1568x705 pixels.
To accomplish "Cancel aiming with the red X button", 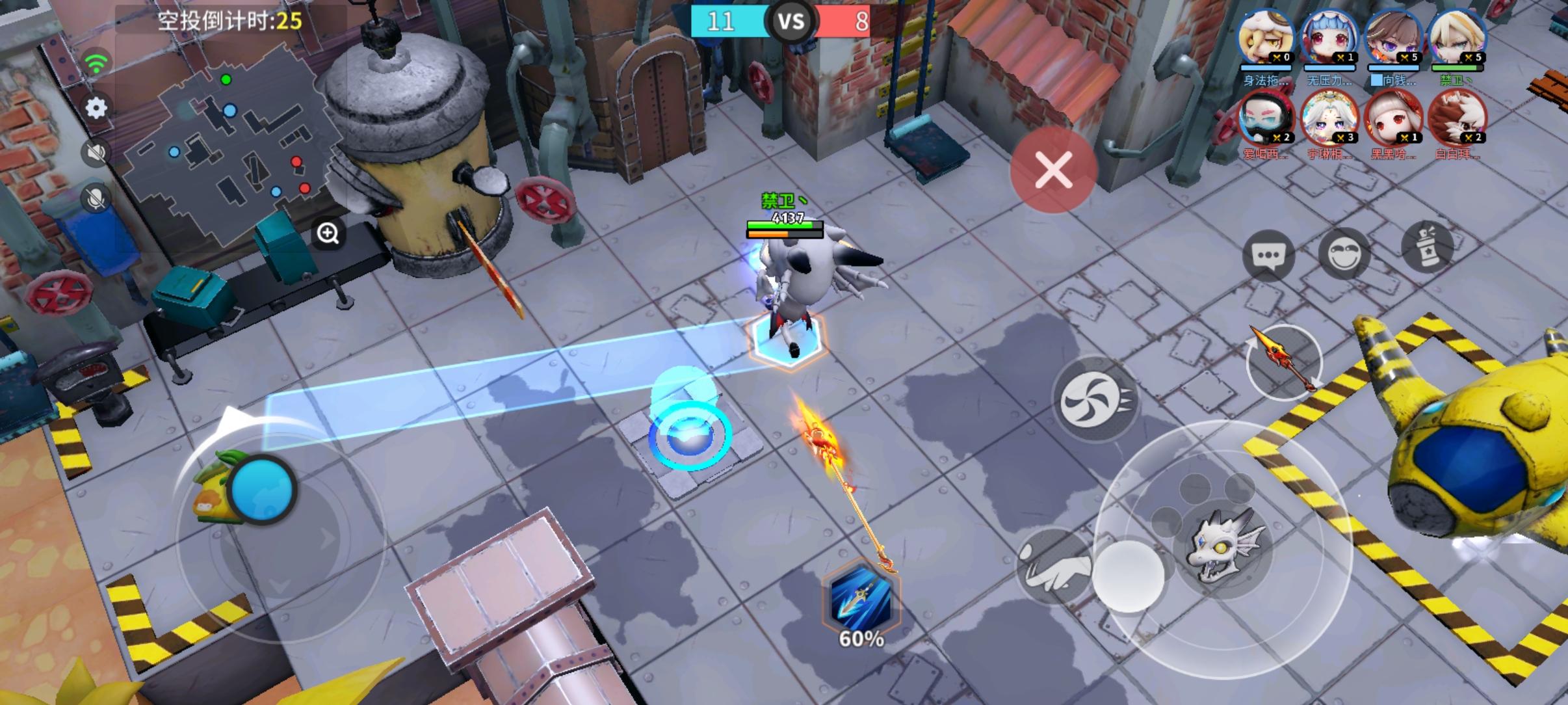I will click(x=1053, y=170).
